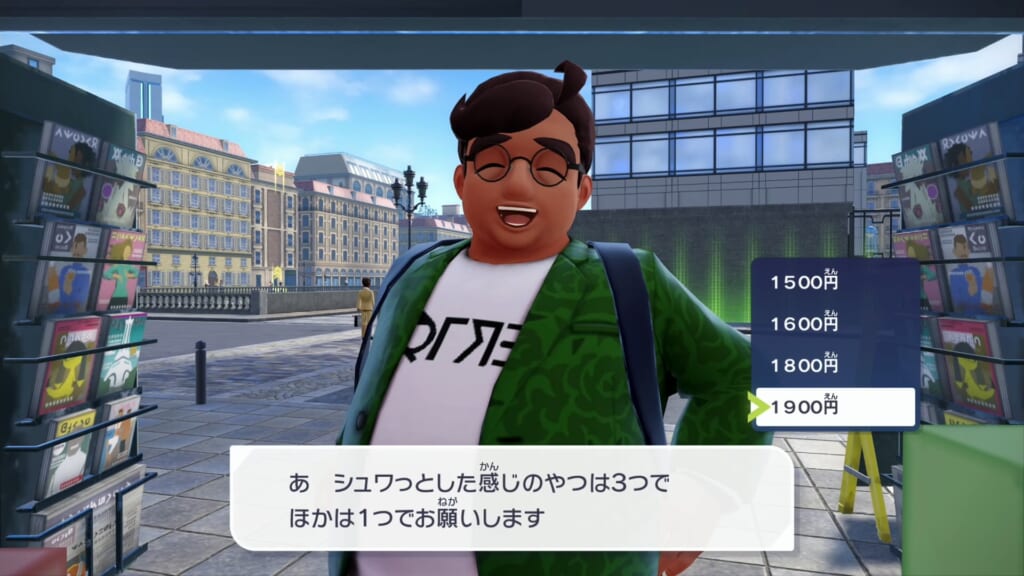
Task: Choose the 1500円 answer
Action: point(833,282)
